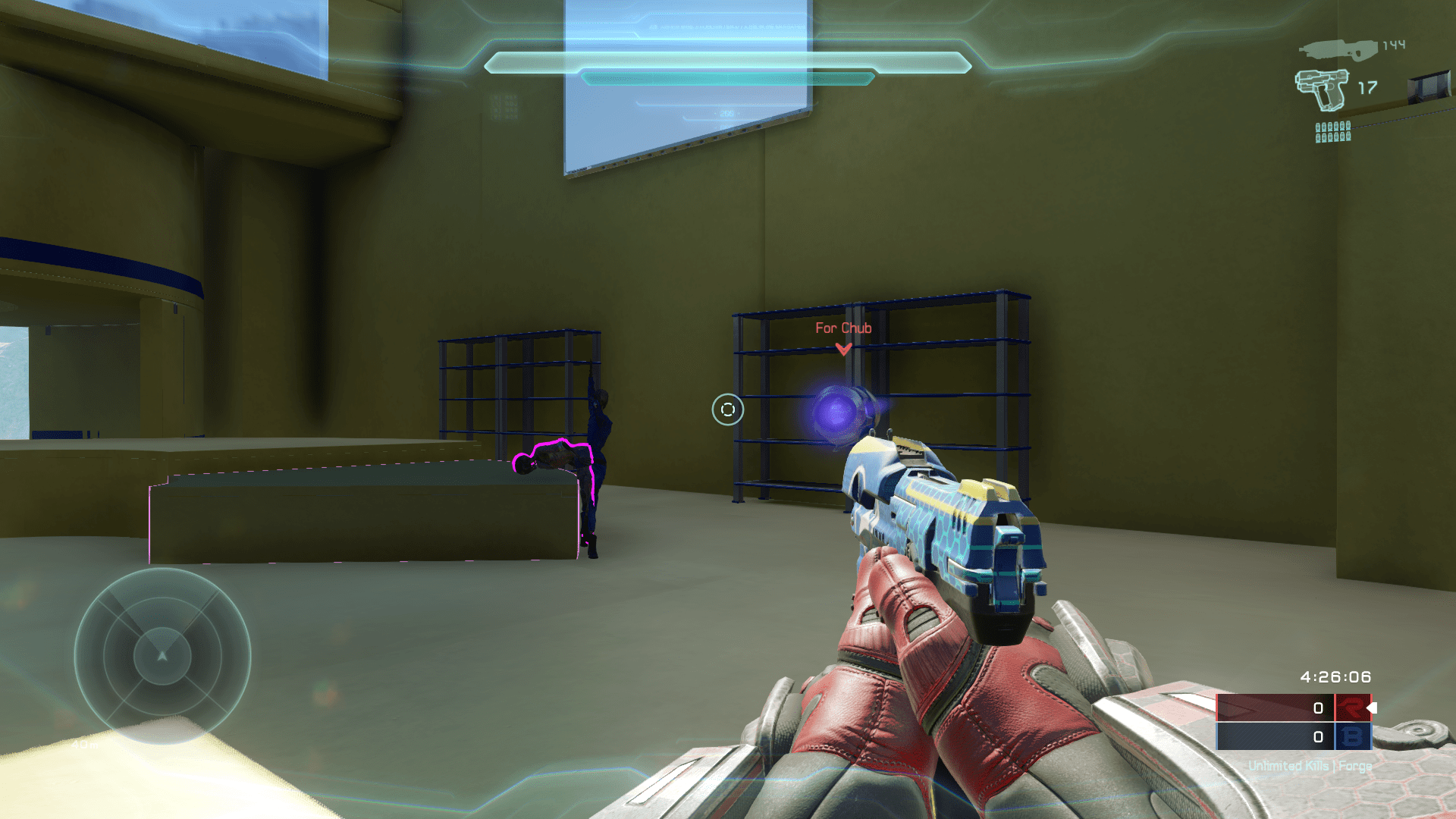Click the frag grenade count icons
Screen dimensions: 1456x819
[1333, 132]
